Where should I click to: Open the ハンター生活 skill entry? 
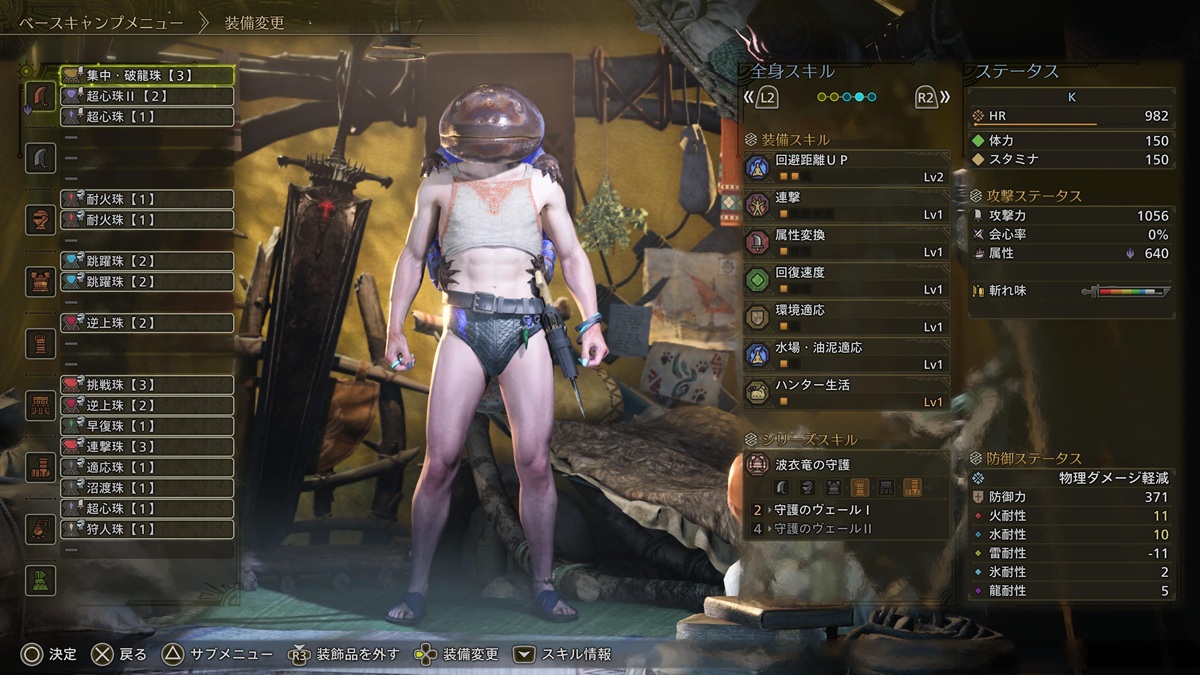tap(846, 393)
